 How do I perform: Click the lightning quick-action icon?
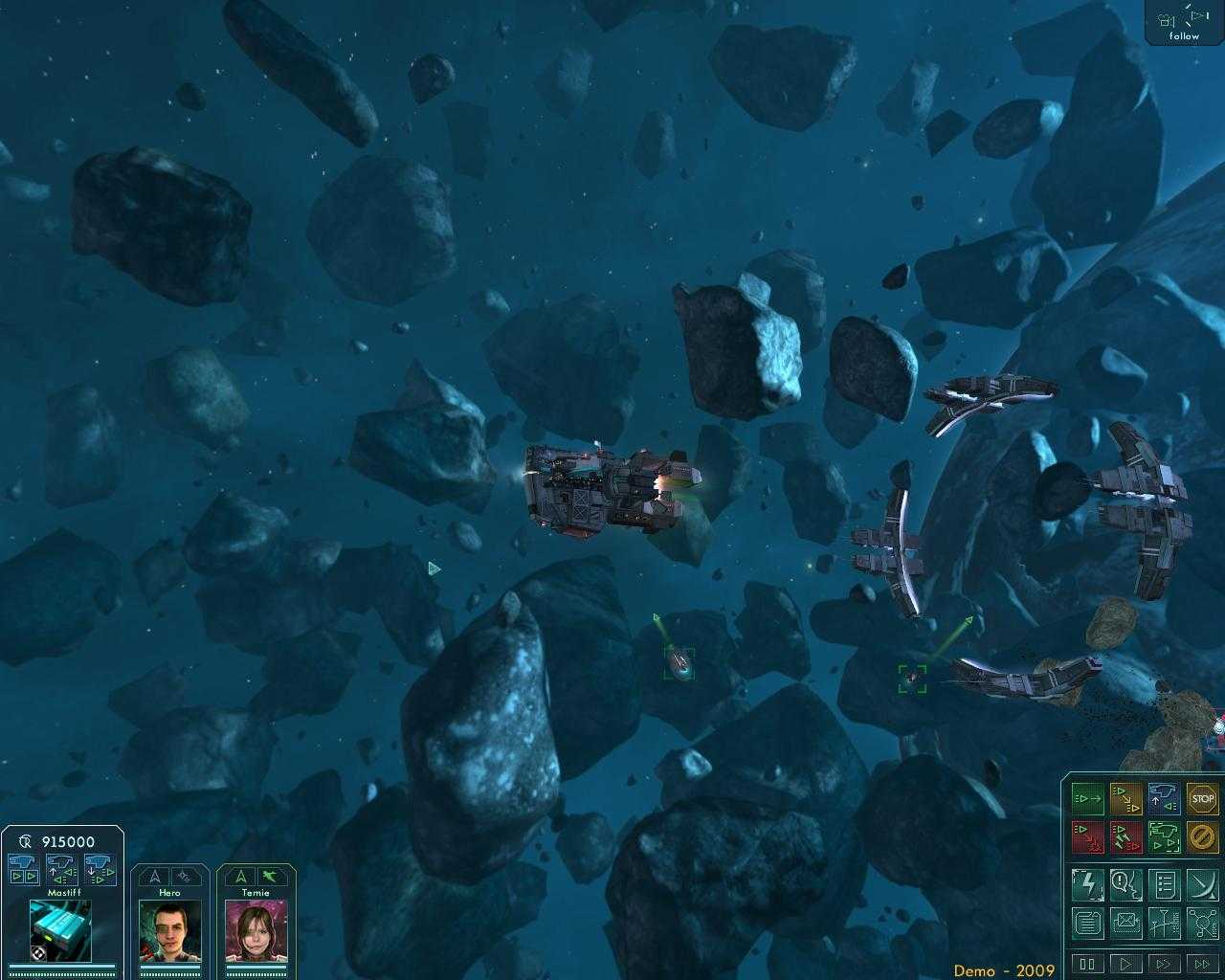coord(1088,885)
